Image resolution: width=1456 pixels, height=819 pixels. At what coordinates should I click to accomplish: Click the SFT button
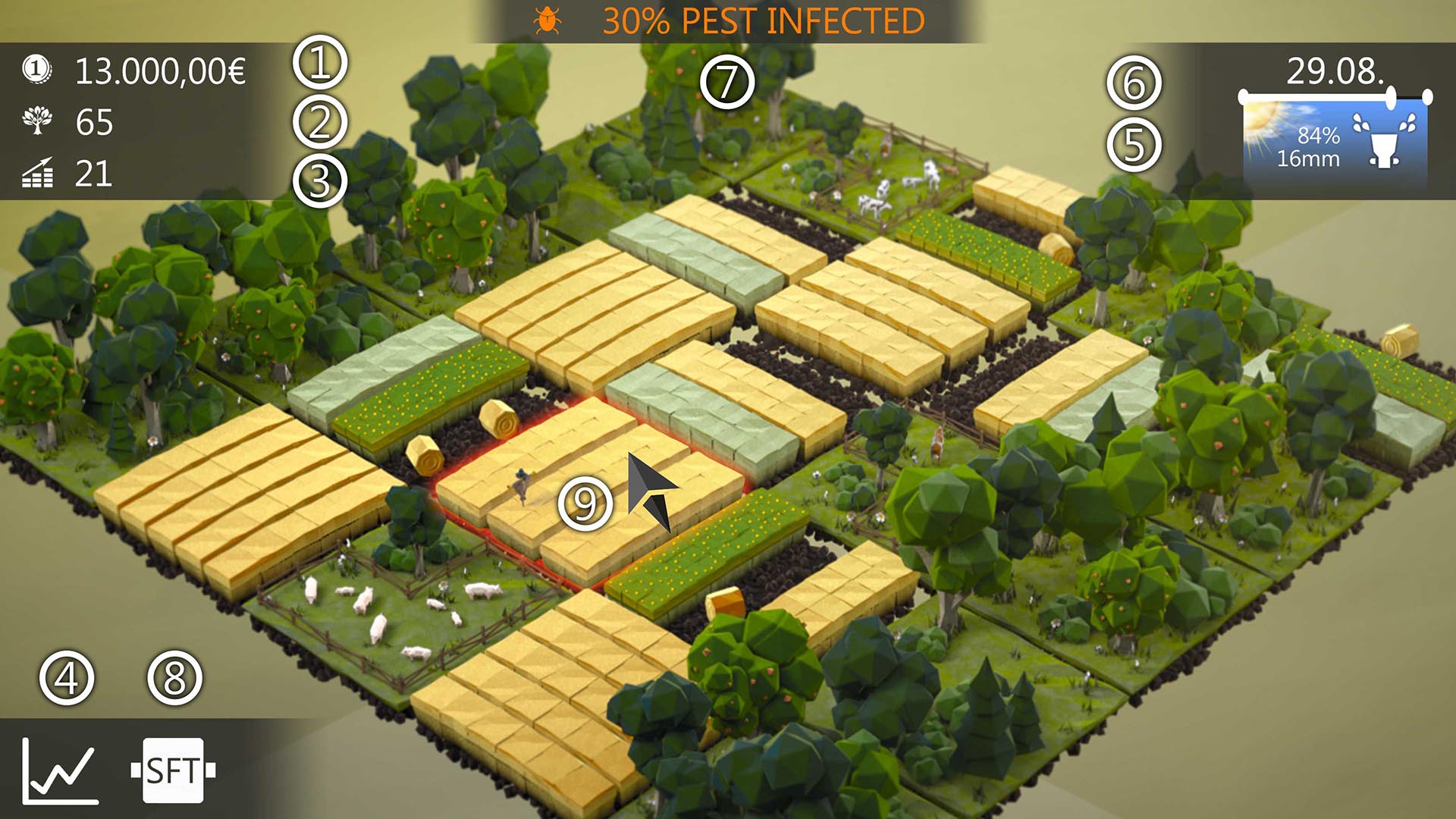tap(173, 770)
